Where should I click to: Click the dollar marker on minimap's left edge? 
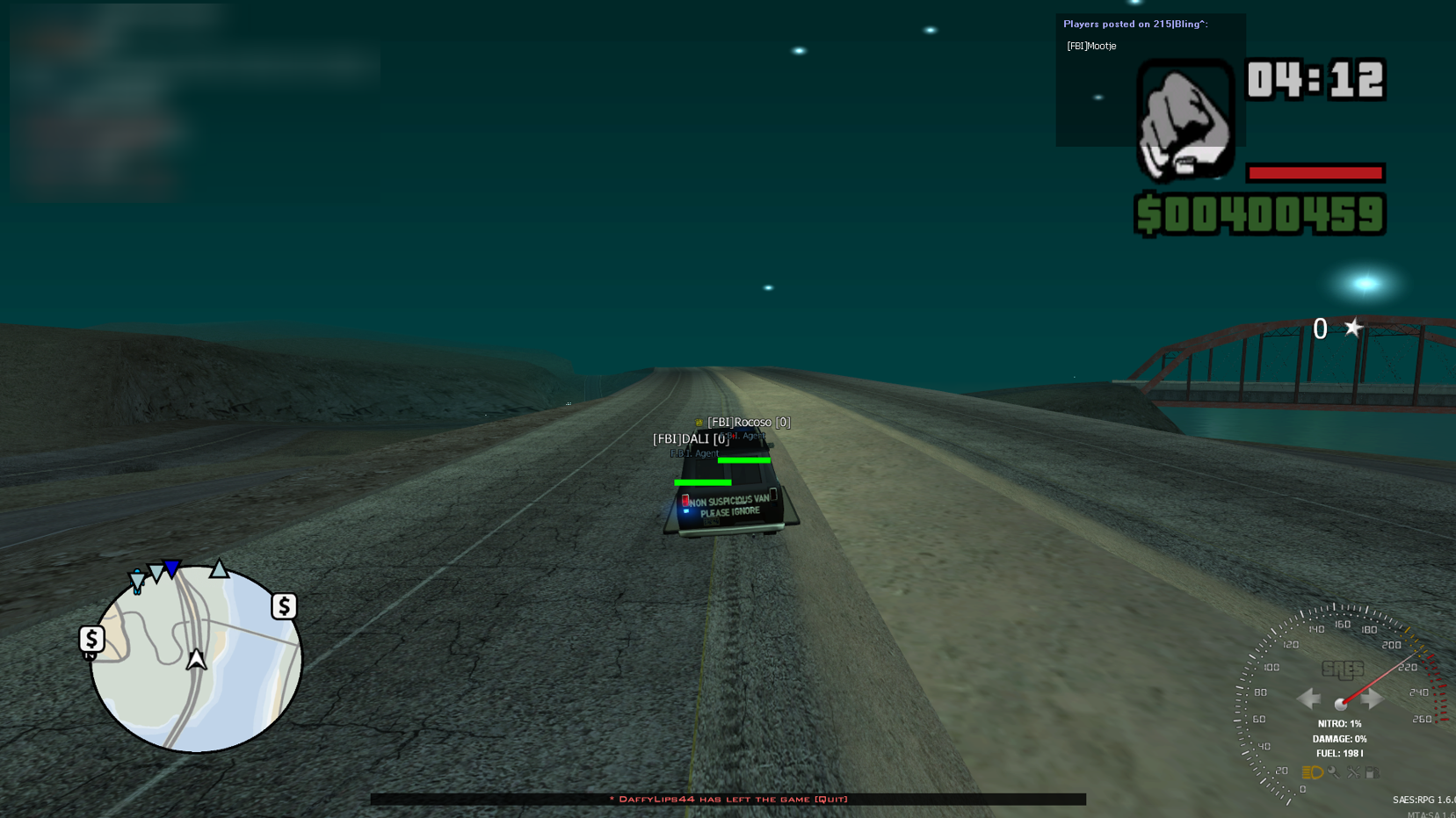91,639
